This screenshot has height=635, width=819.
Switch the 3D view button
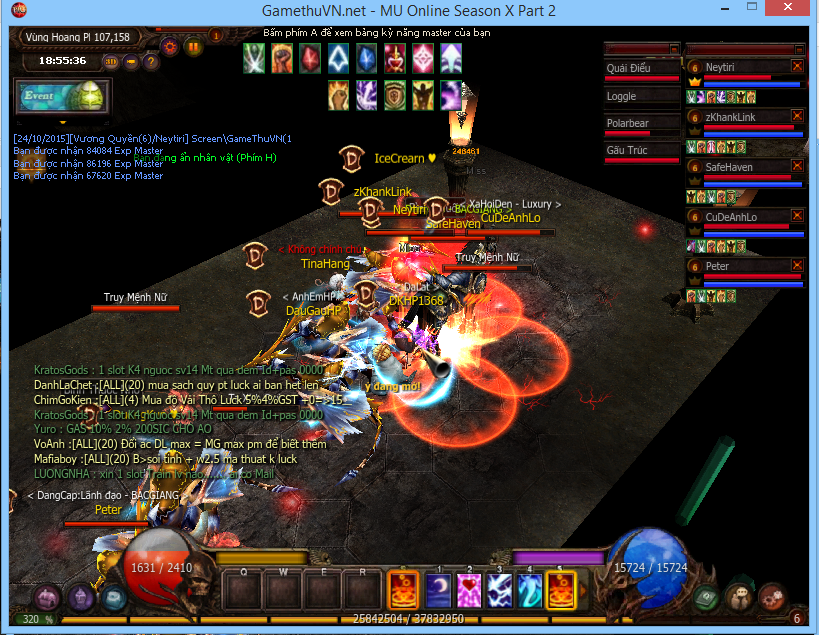[111, 61]
